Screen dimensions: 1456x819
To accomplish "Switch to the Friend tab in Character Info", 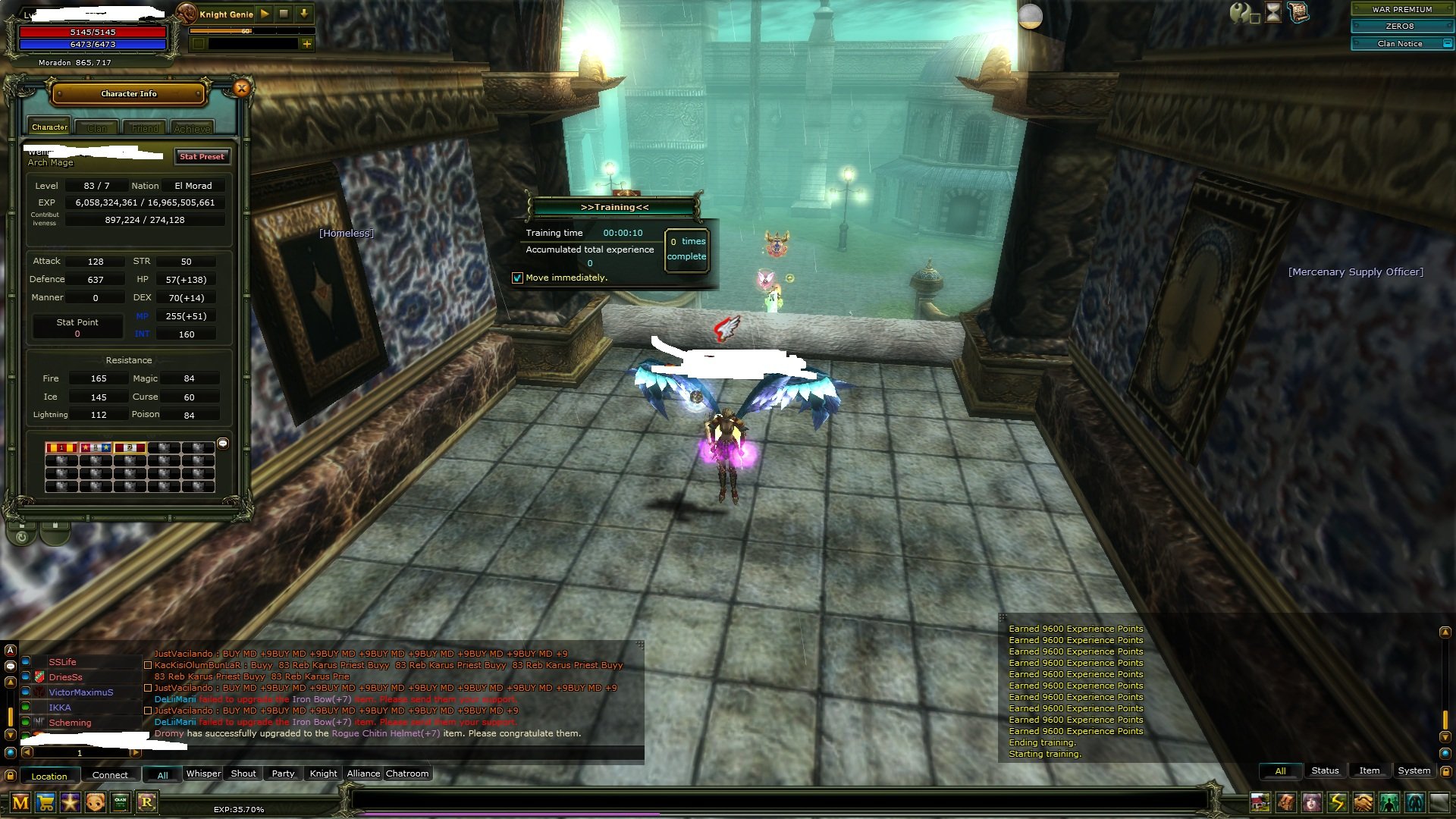I will point(144,127).
